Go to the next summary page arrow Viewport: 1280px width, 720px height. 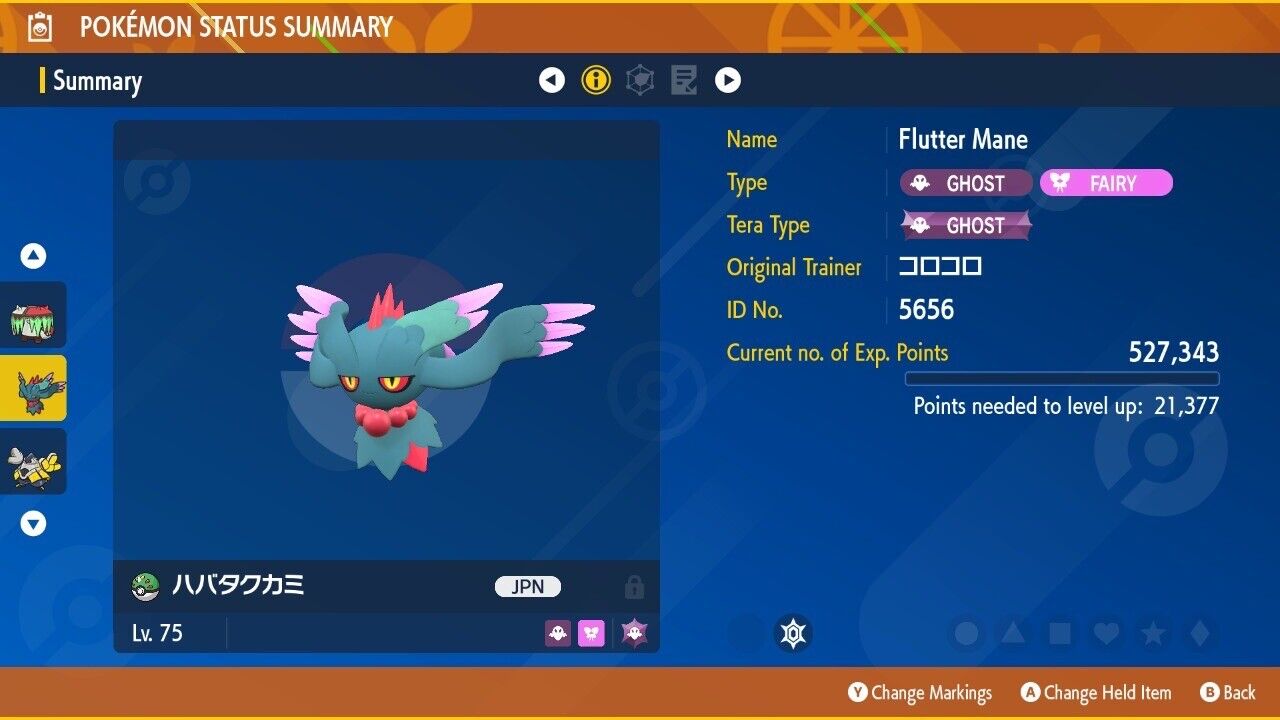pyautogui.click(x=728, y=80)
